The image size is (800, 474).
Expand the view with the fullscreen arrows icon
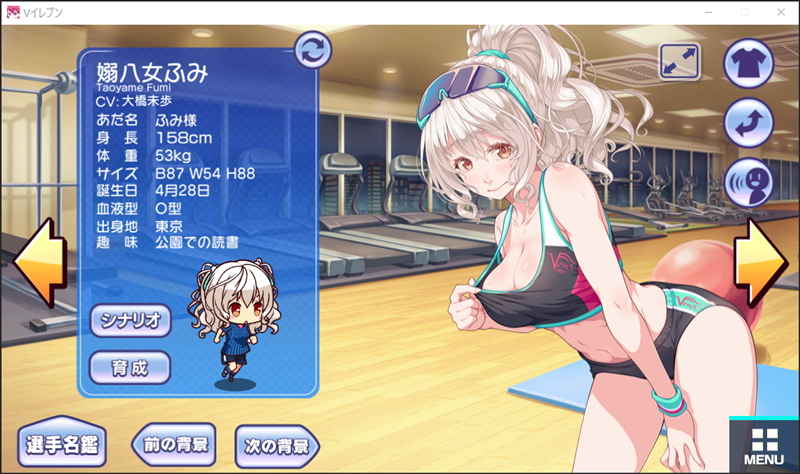pyautogui.click(x=680, y=62)
